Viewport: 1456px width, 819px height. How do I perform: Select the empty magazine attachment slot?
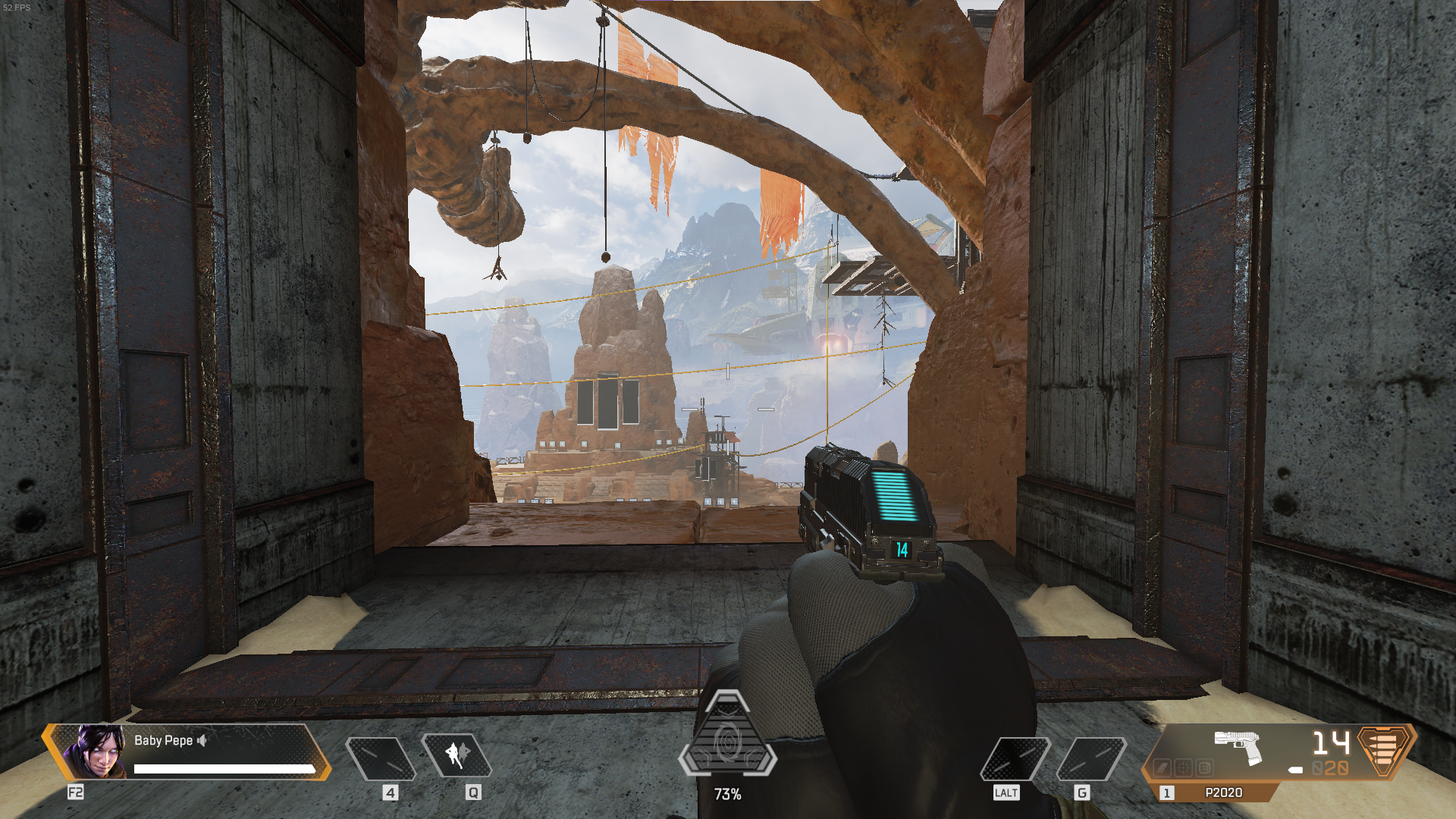pyautogui.click(x=1163, y=767)
